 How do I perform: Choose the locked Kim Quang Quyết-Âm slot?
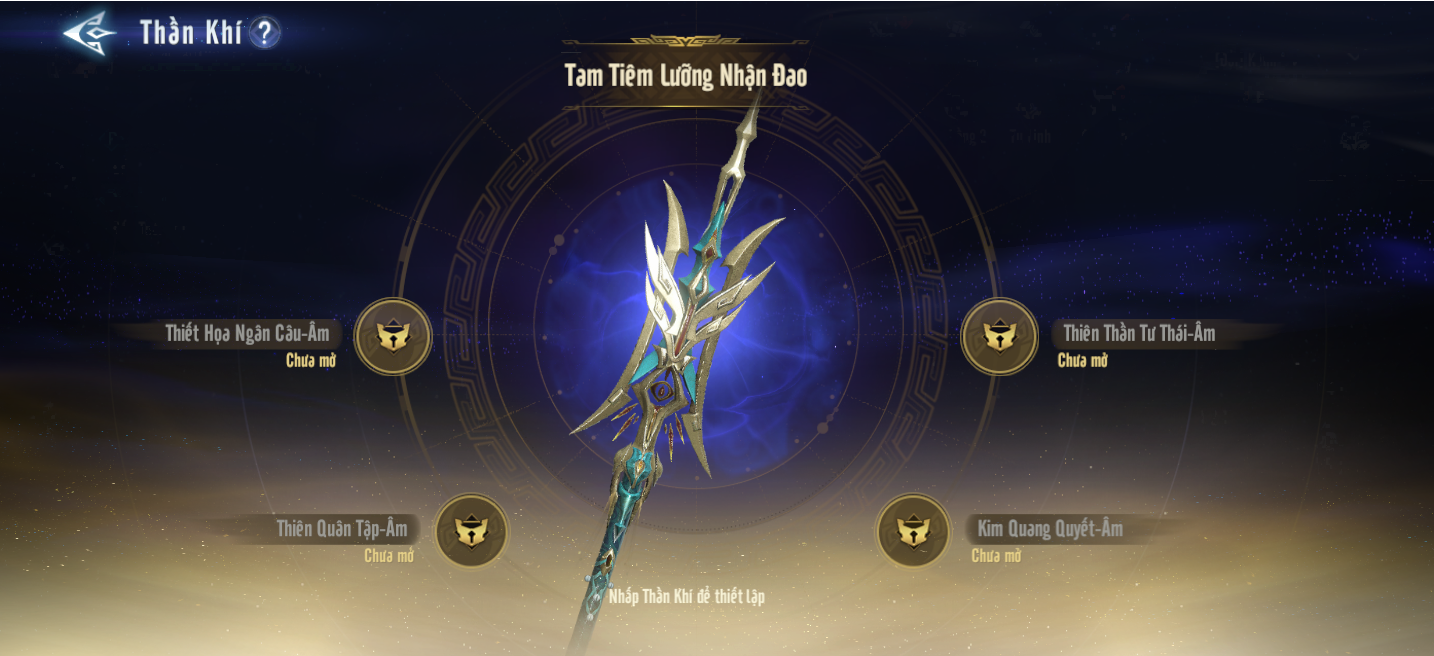click(913, 531)
